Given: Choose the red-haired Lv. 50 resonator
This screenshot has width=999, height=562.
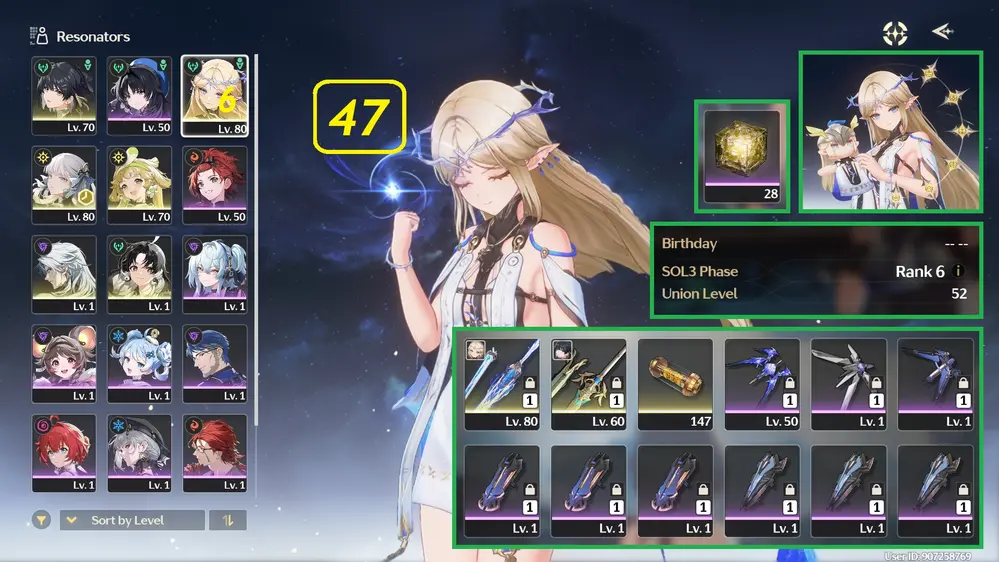Looking at the screenshot, I should (x=214, y=185).
